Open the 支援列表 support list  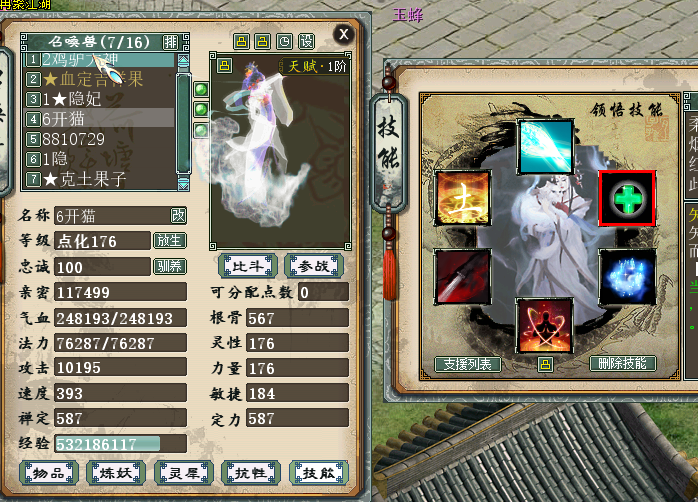[x=468, y=364]
